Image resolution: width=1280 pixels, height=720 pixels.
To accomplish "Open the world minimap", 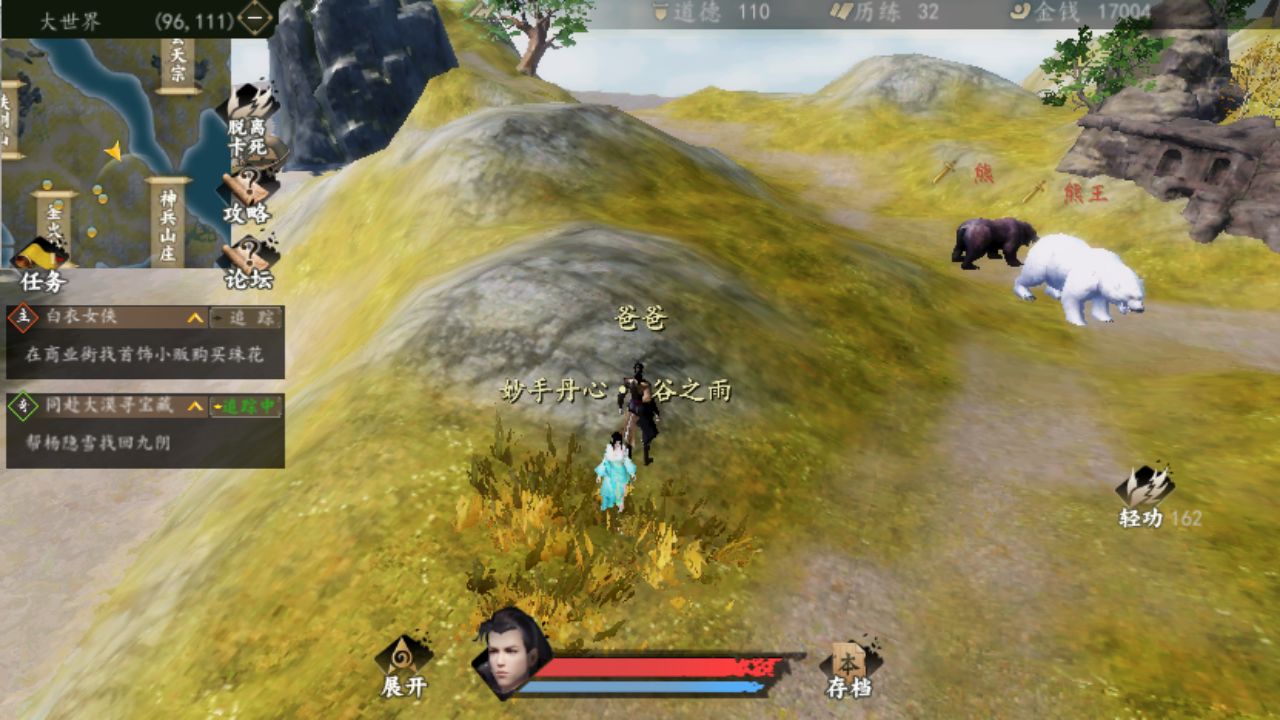I will click(x=115, y=150).
